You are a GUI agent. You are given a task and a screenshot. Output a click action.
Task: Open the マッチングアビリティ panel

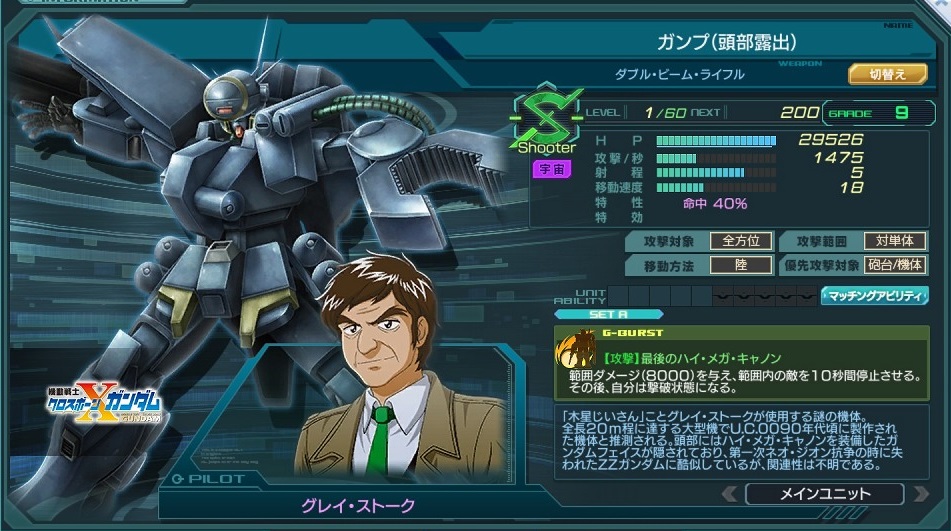point(873,295)
